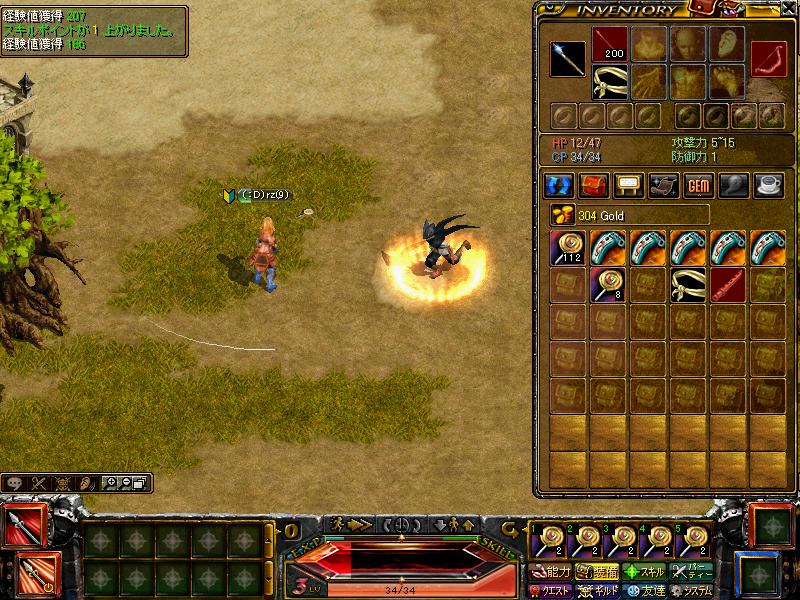Click the coffee cup inventory button
Image resolution: width=800 pixels, height=600 pixels.
768,186
